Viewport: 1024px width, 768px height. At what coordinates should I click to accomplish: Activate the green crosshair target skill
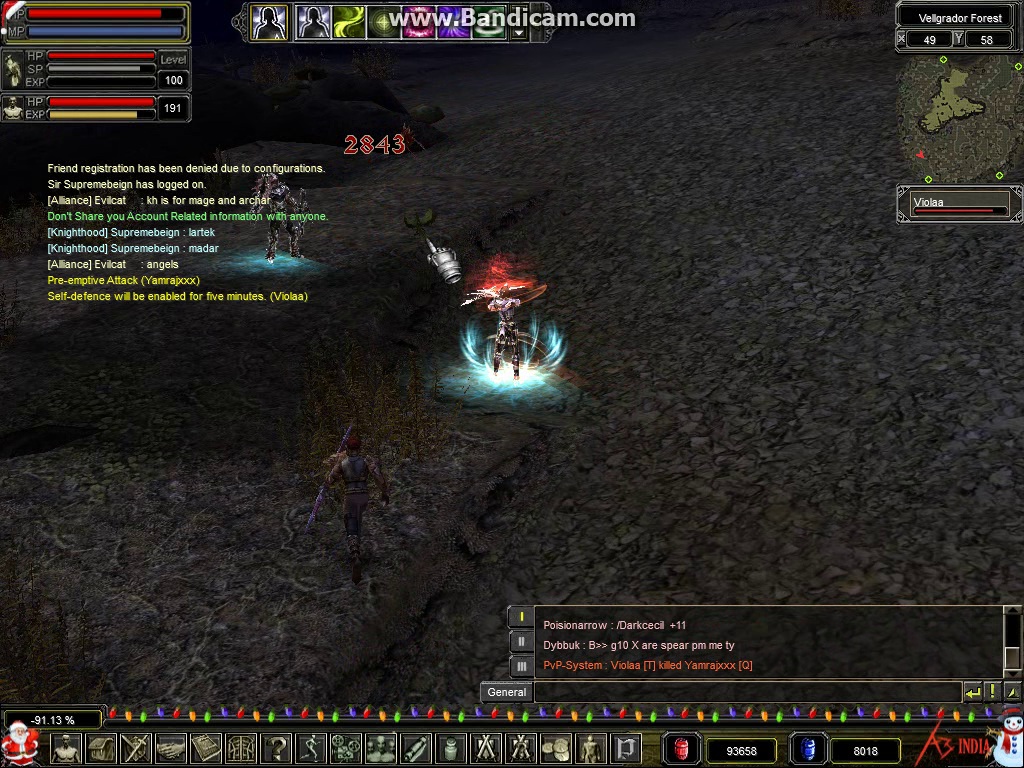(x=384, y=21)
